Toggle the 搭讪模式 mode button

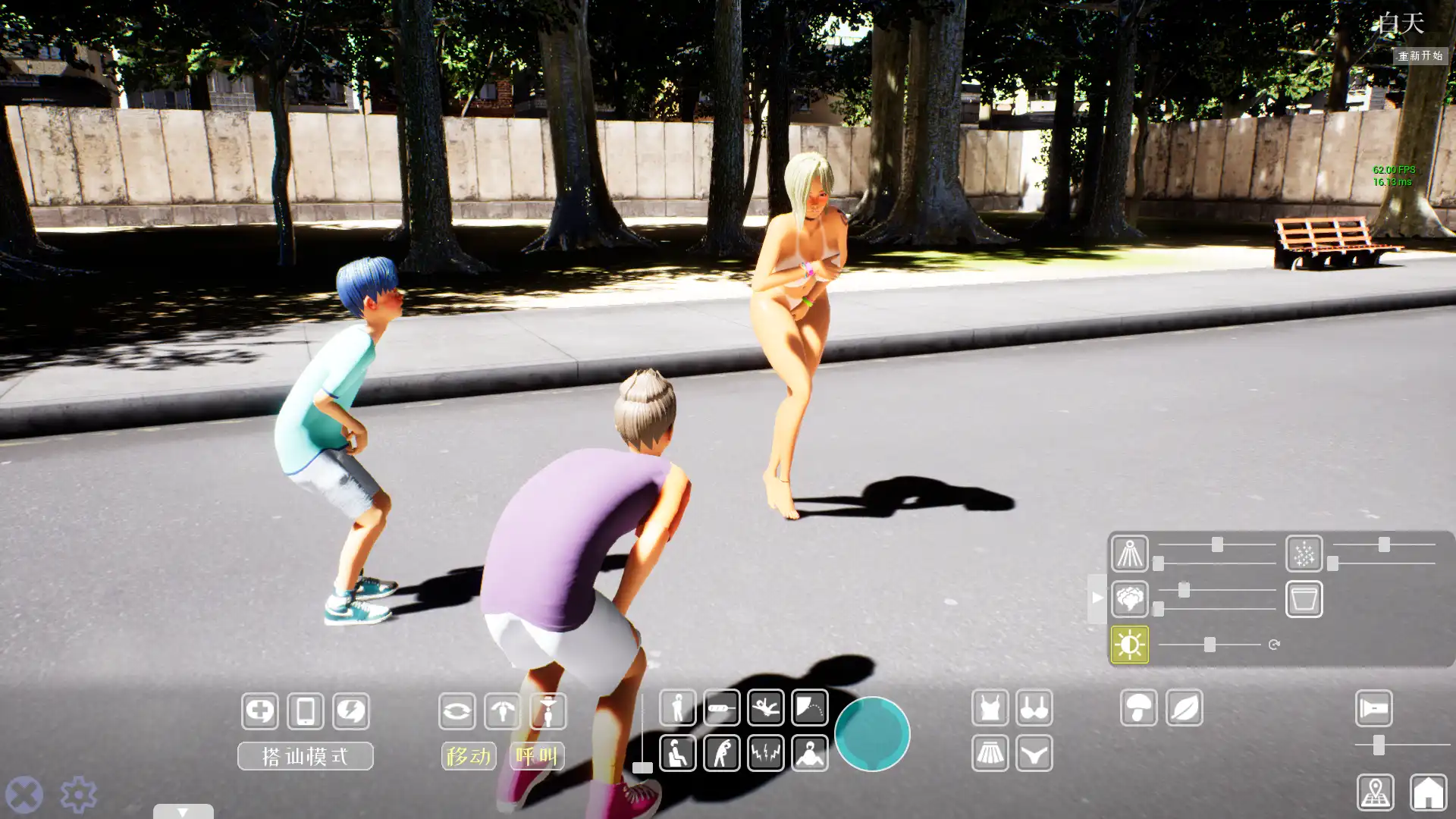tap(305, 756)
